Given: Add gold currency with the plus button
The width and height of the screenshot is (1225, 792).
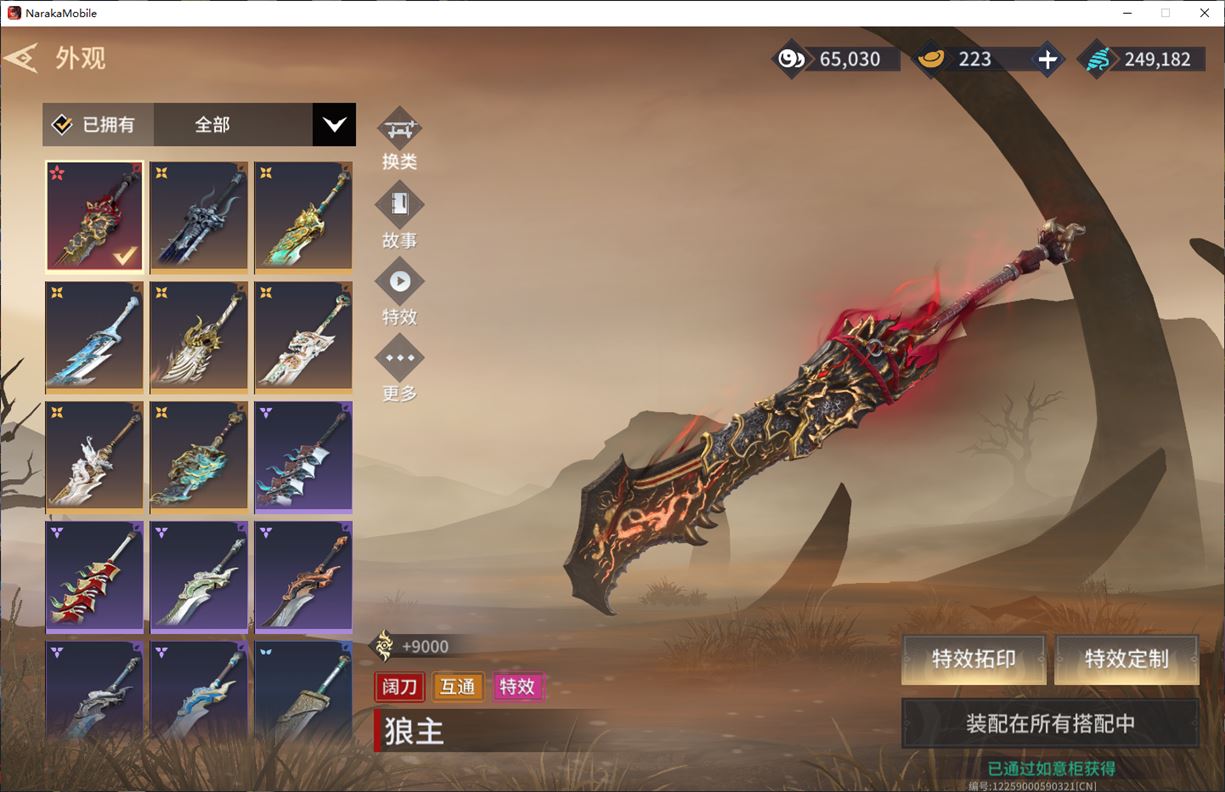Looking at the screenshot, I should pos(1047,59).
